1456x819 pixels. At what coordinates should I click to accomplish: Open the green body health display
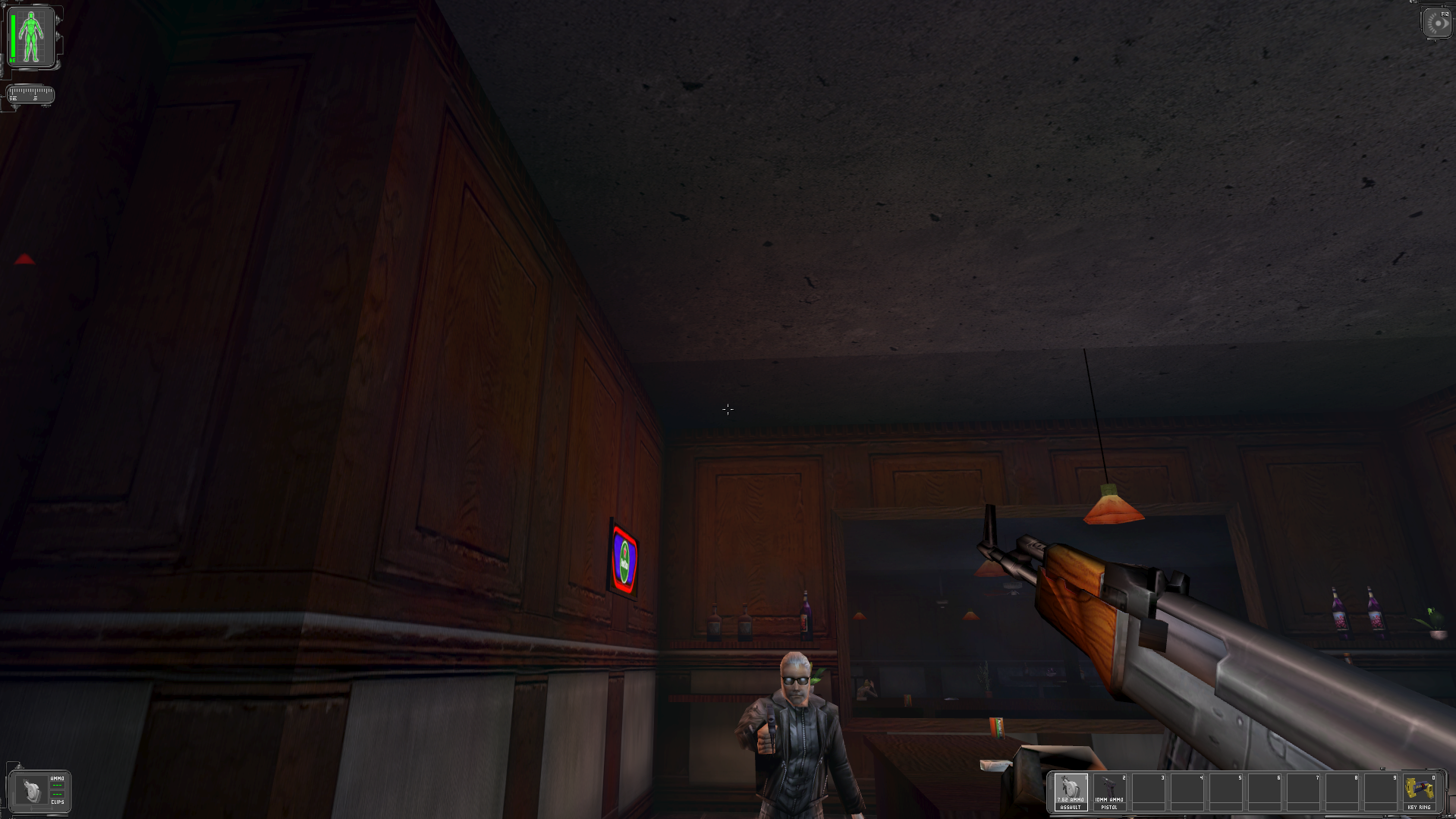pyautogui.click(x=31, y=36)
